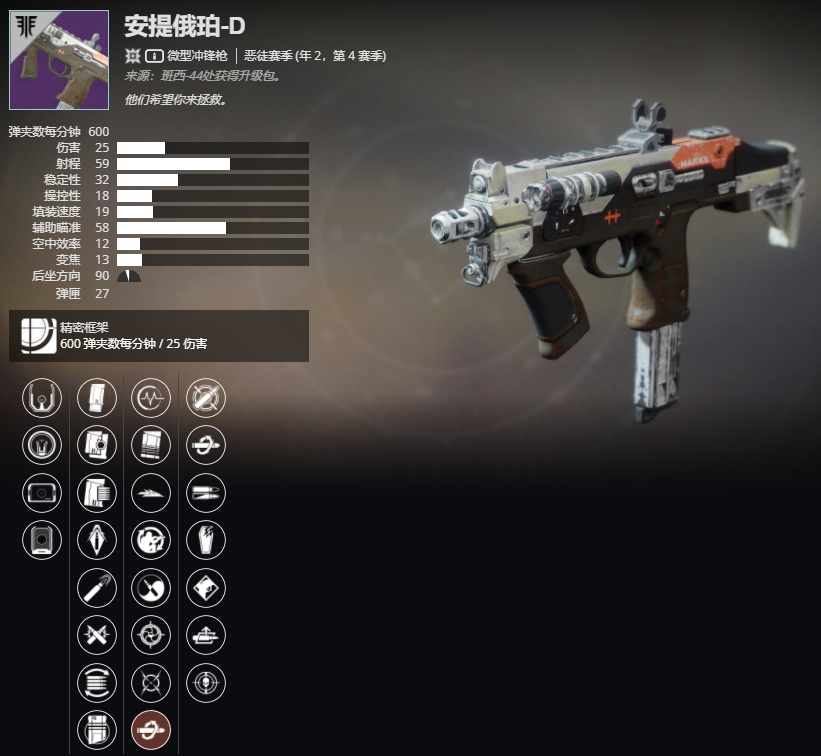Pick the streaking wing perk icon
This screenshot has width=821, height=756.
coord(151,492)
